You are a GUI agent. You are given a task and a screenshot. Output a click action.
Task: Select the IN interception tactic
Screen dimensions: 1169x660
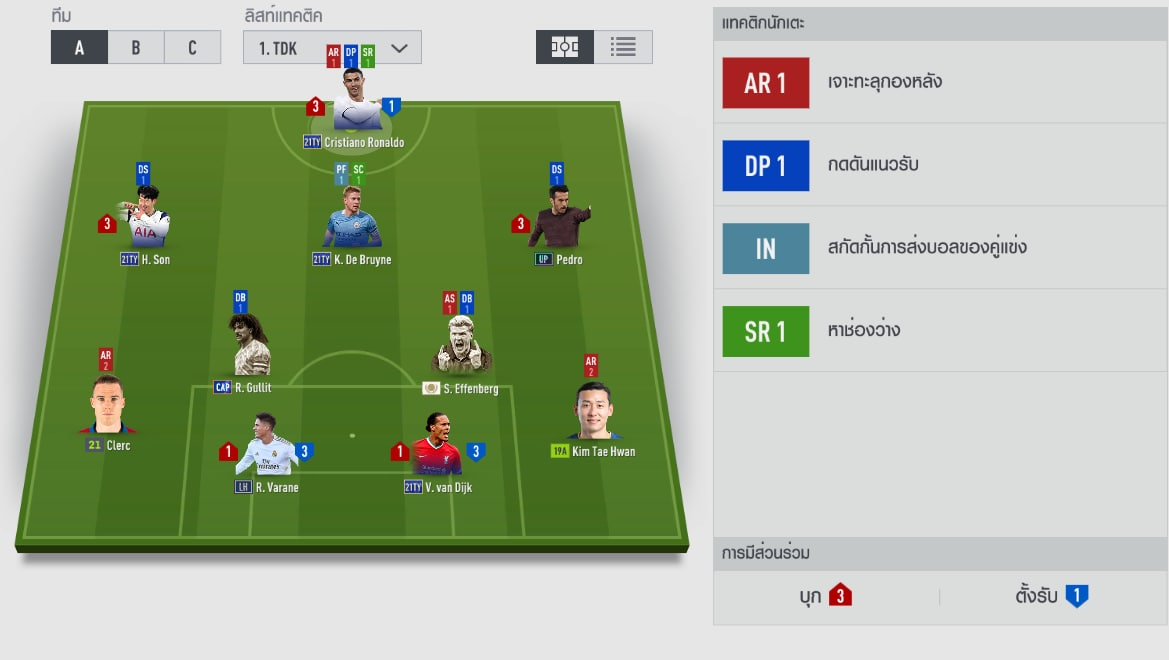click(940, 248)
